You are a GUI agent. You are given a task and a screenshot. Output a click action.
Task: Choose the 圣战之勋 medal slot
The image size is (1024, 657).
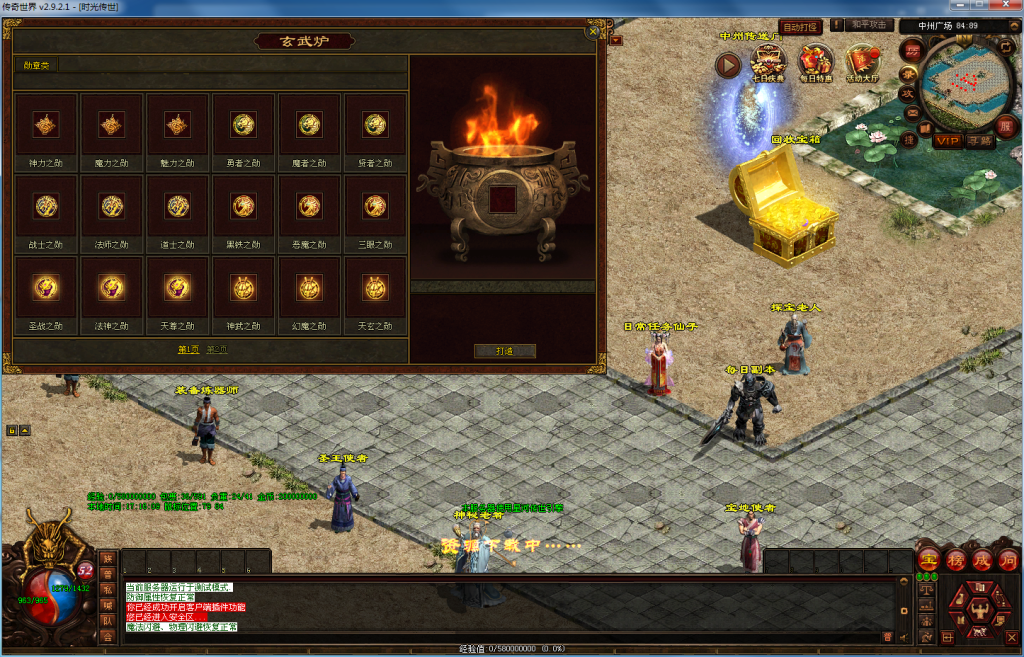click(46, 289)
